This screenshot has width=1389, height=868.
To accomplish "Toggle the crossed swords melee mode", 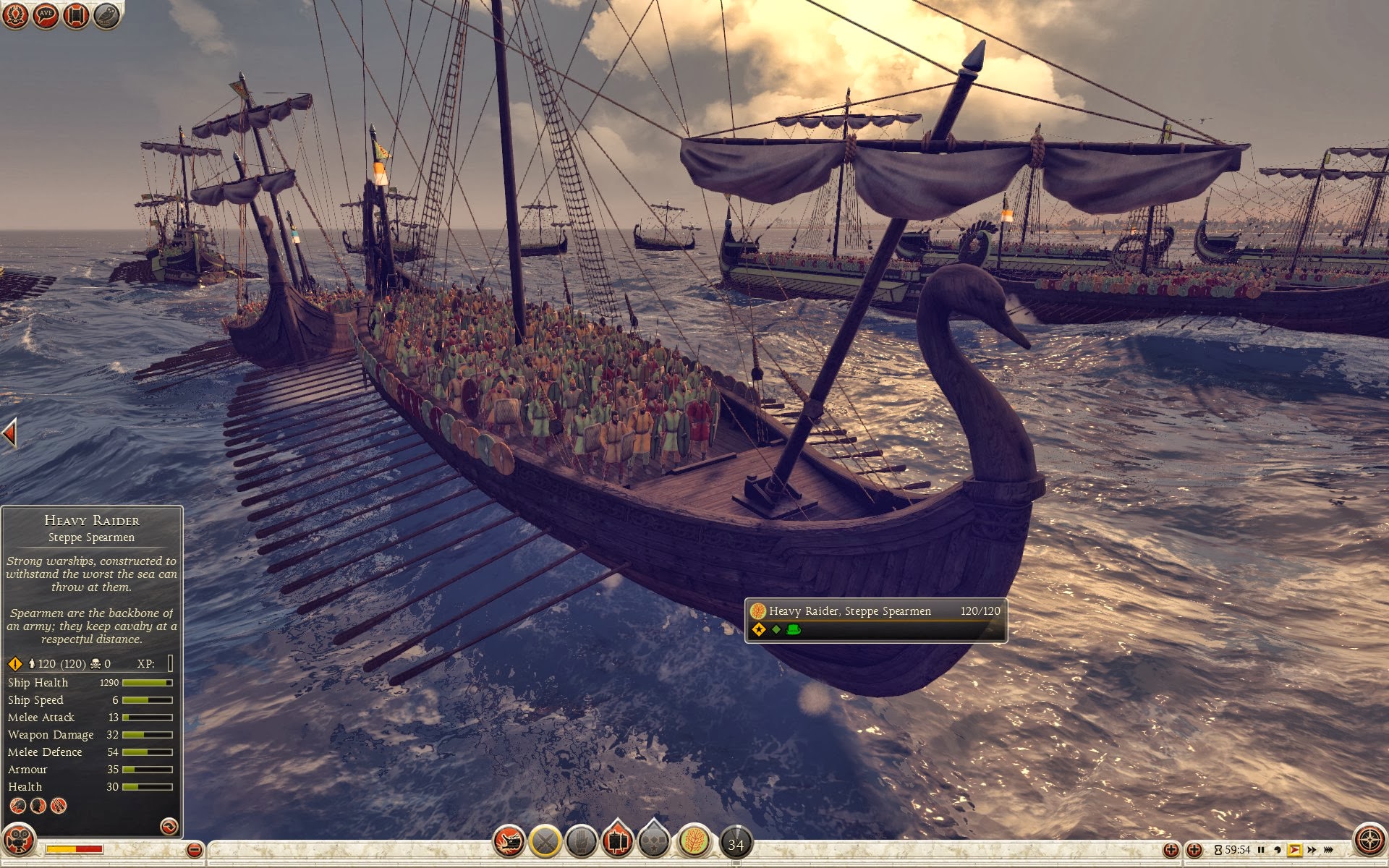I will click(545, 841).
